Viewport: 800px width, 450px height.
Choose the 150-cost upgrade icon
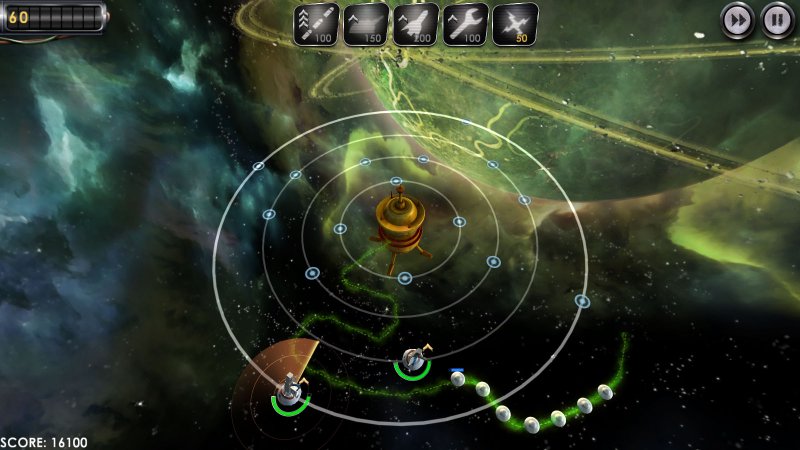click(366, 24)
